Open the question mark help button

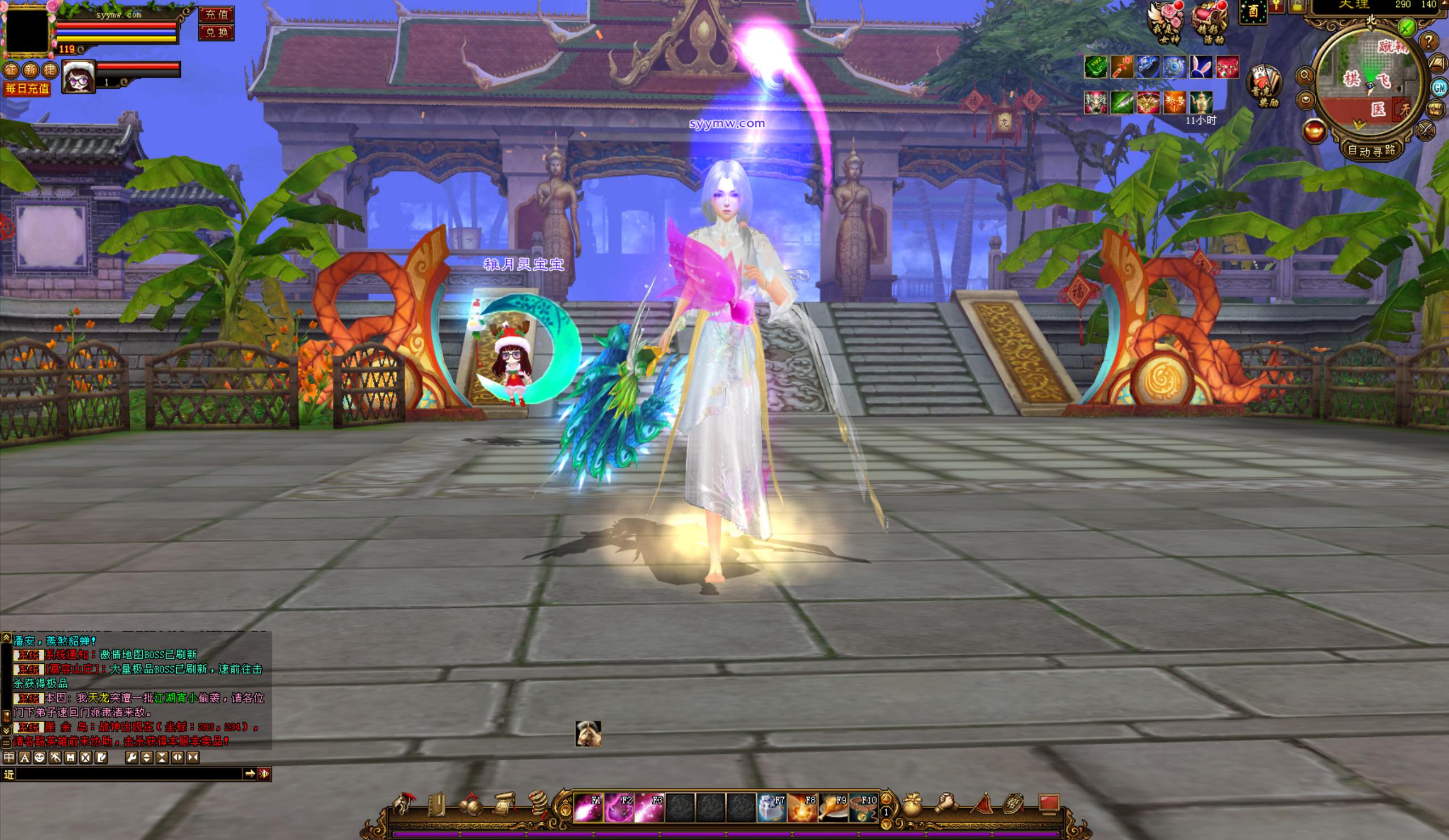point(1429,41)
